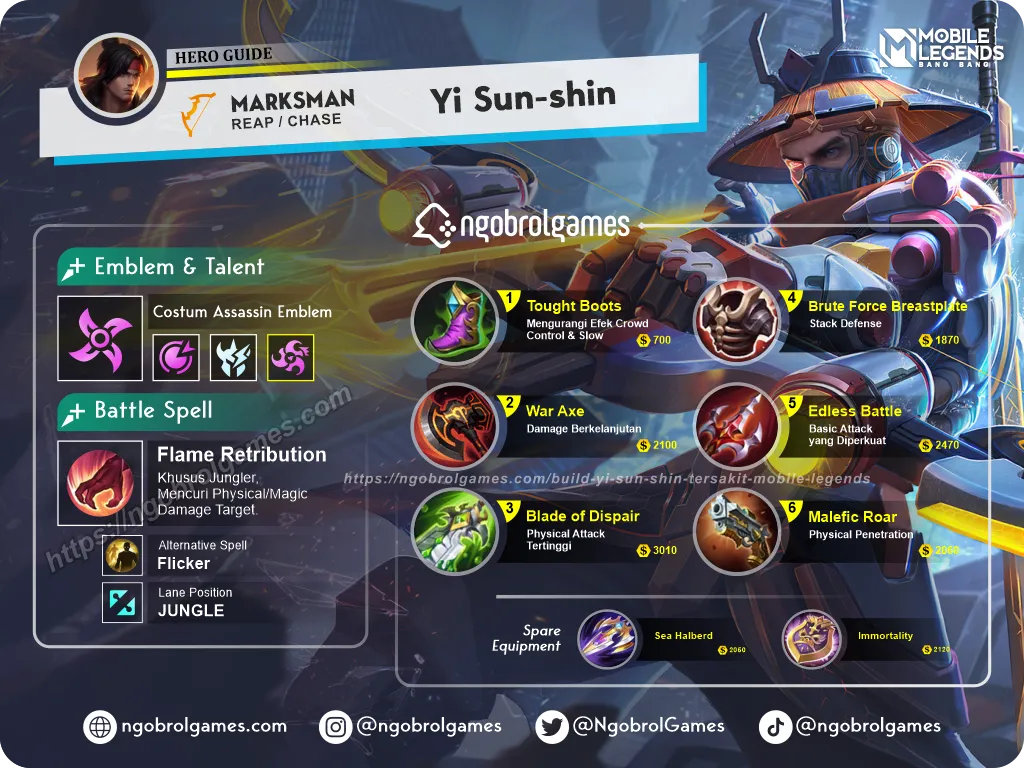Viewport: 1024px width, 768px height.
Task: Select the yellow-bordered talent icon
Action: point(291,357)
